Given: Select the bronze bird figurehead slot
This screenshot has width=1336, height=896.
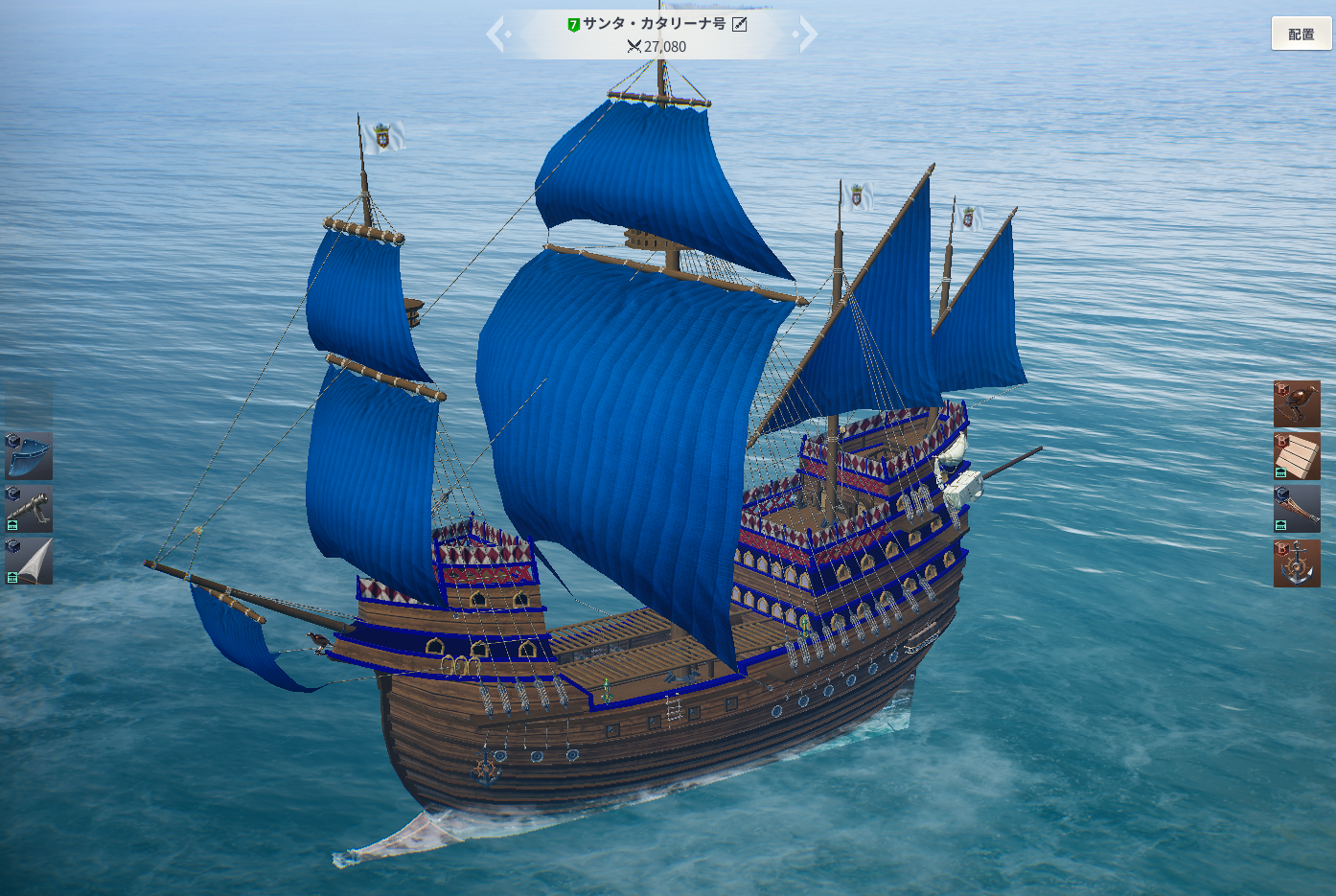Looking at the screenshot, I should [1297, 403].
